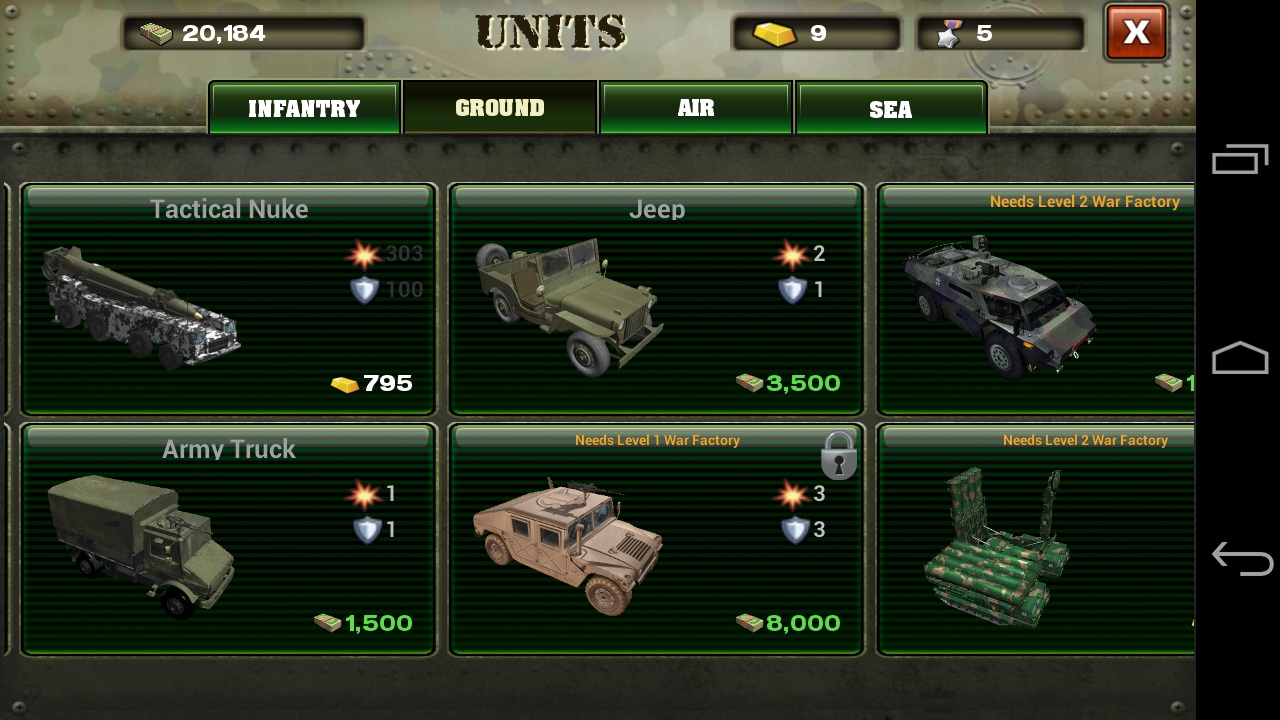Tap the cash balance showing 20,184
The height and width of the screenshot is (720, 1280).
pos(243,34)
